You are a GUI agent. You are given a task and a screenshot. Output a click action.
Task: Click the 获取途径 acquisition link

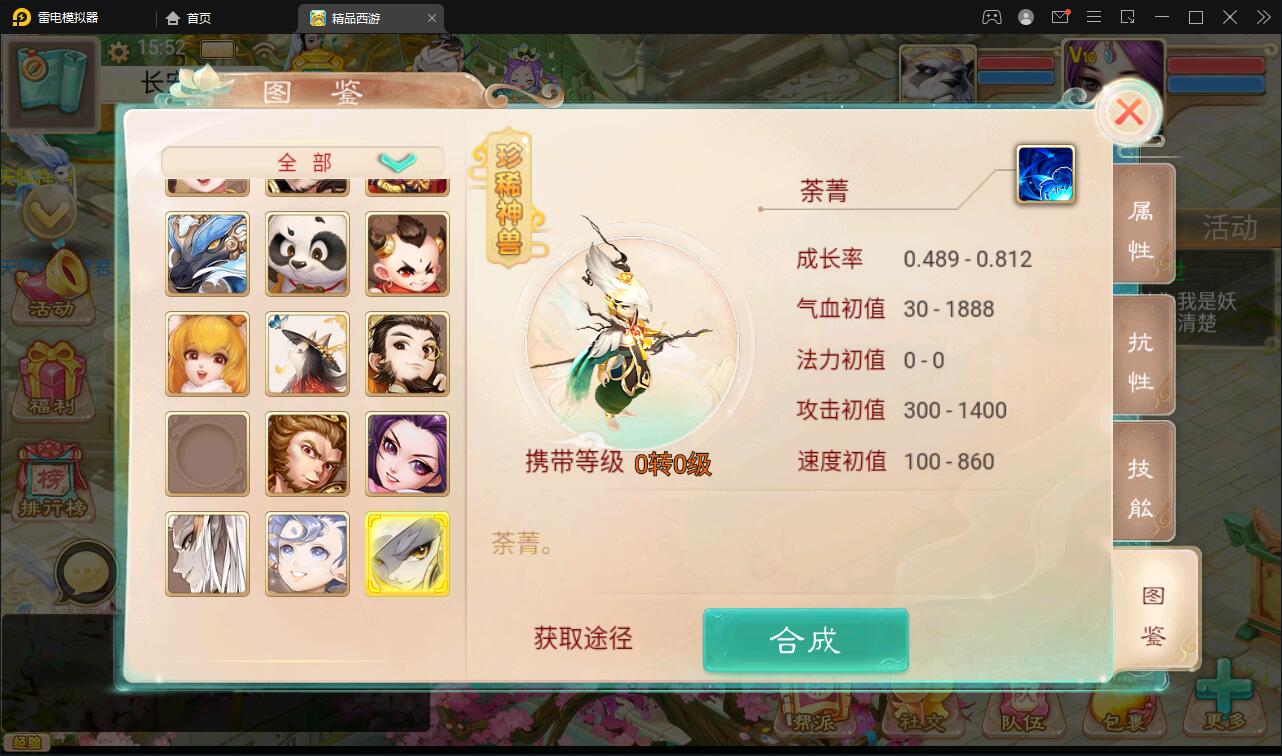pyautogui.click(x=581, y=639)
